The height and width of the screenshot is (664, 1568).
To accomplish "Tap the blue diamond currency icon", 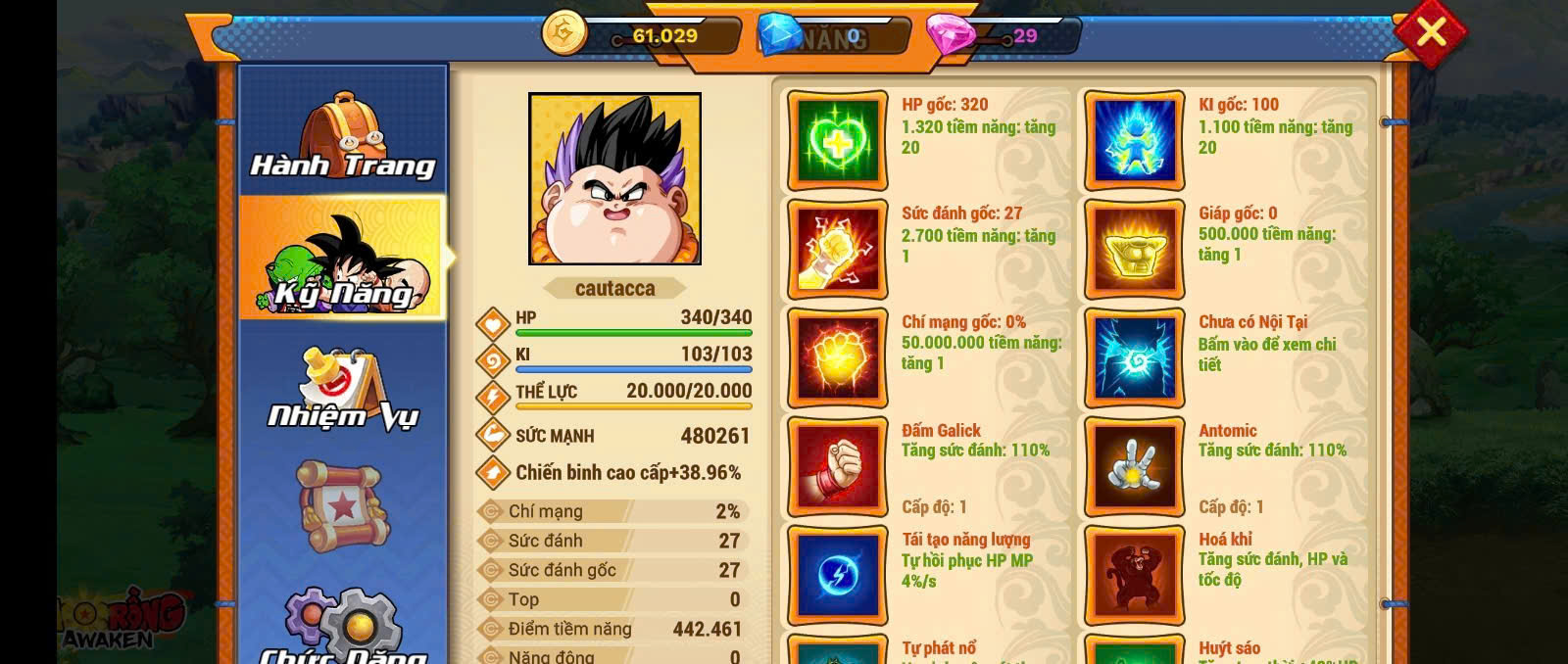I will (781, 35).
